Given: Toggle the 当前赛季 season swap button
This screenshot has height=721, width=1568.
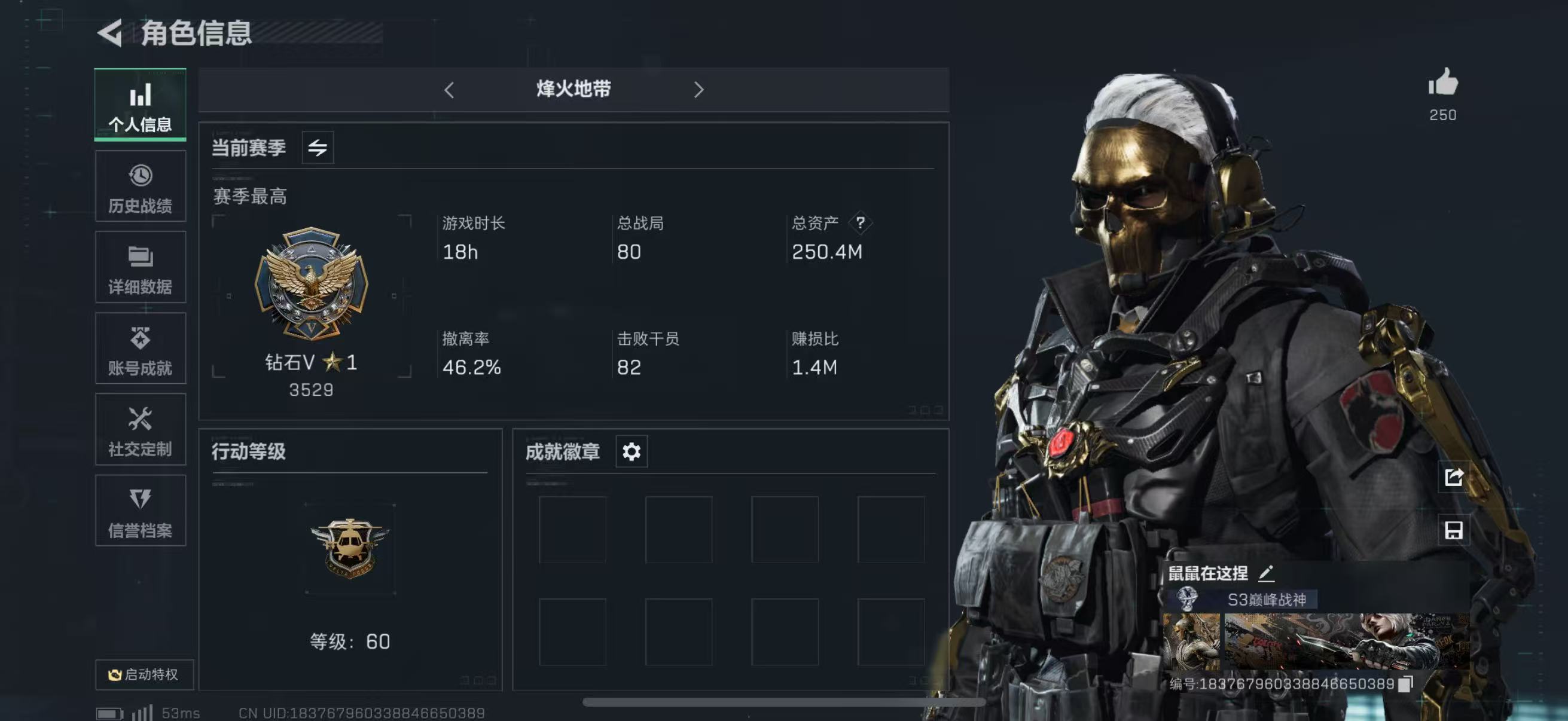Looking at the screenshot, I should [317, 147].
